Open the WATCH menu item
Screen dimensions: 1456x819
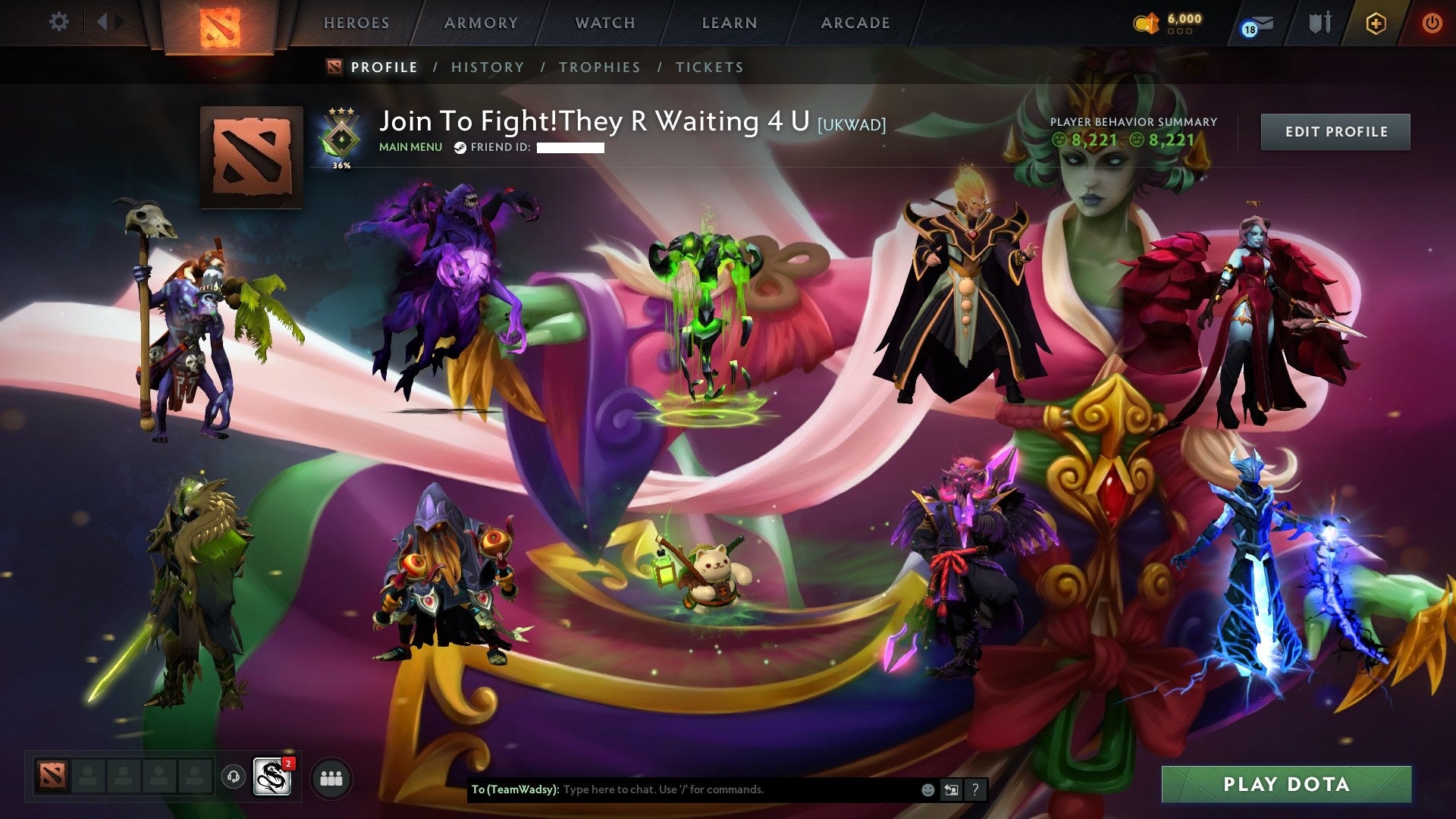pyautogui.click(x=605, y=23)
